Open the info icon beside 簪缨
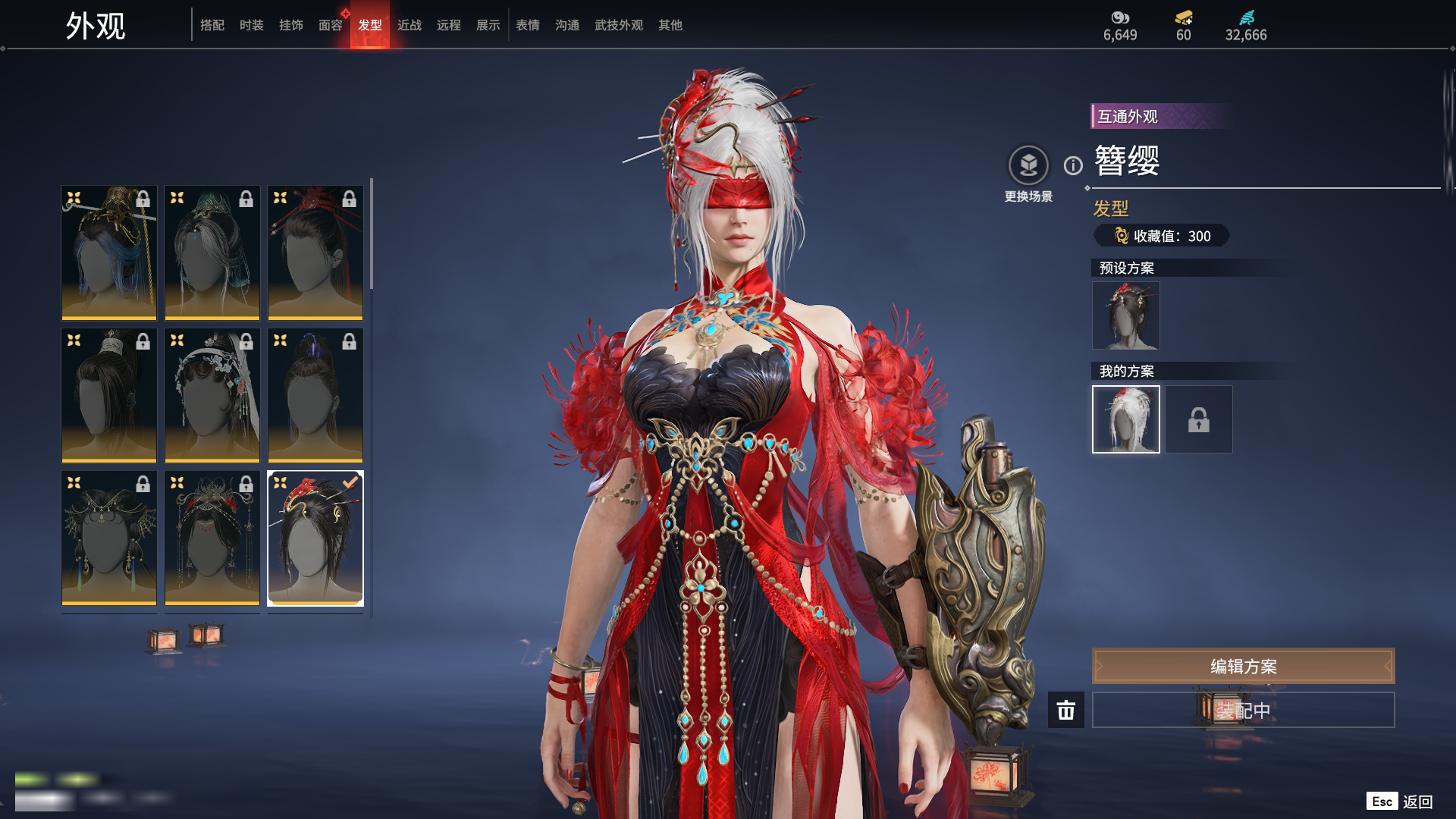 pyautogui.click(x=1073, y=165)
